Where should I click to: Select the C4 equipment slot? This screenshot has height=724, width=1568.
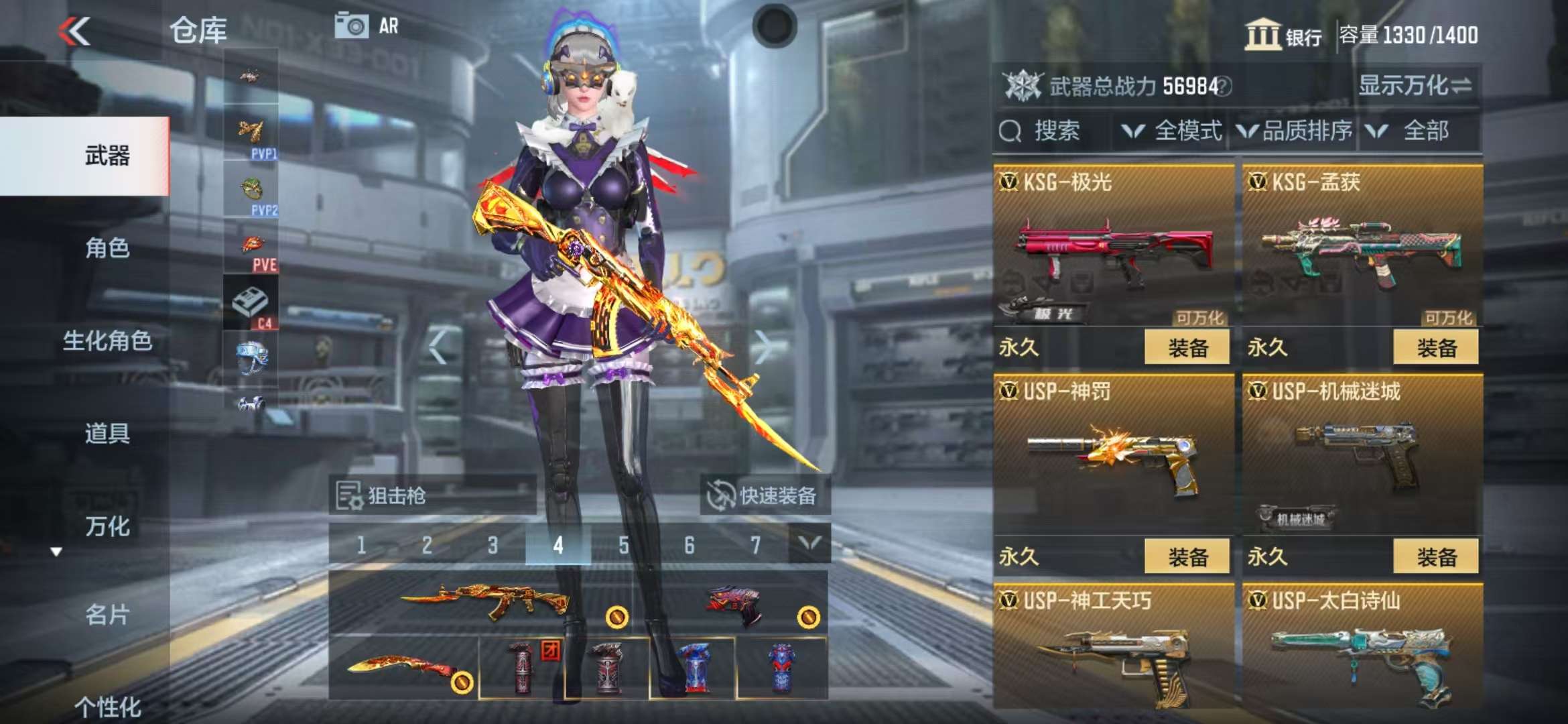251,305
